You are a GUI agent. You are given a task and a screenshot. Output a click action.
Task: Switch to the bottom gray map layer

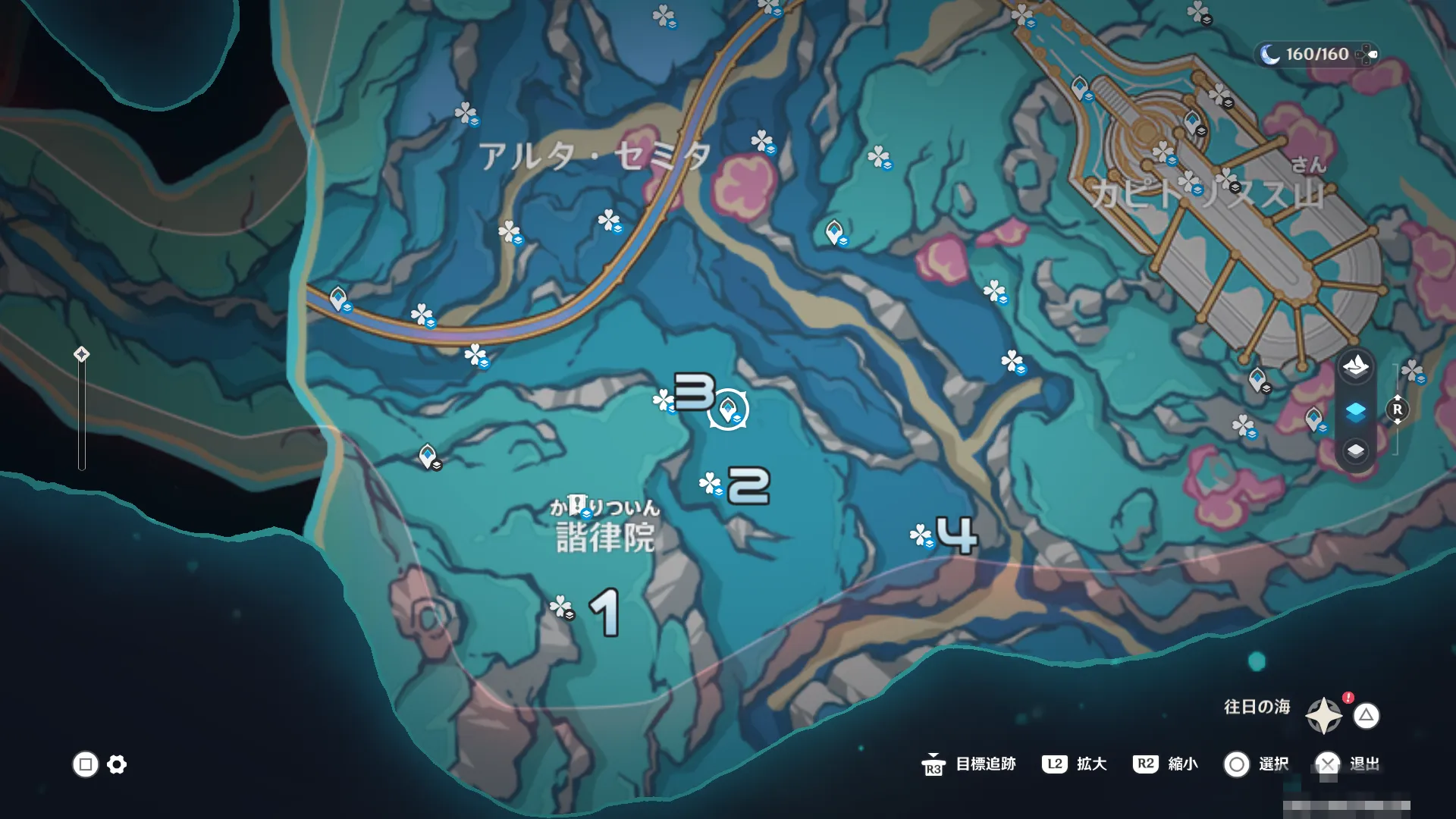[x=1356, y=451]
